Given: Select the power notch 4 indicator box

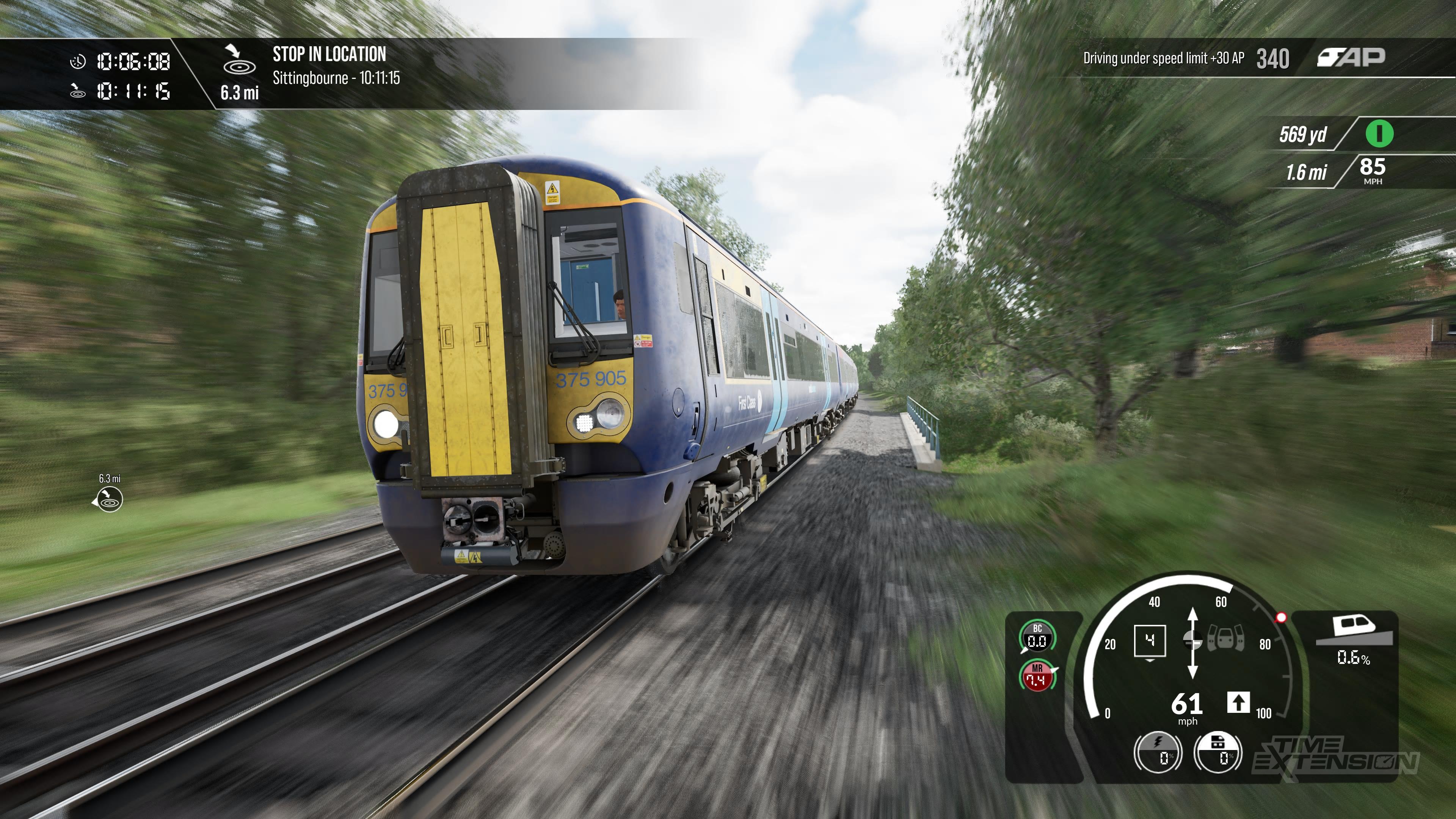Looking at the screenshot, I should [1150, 641].
